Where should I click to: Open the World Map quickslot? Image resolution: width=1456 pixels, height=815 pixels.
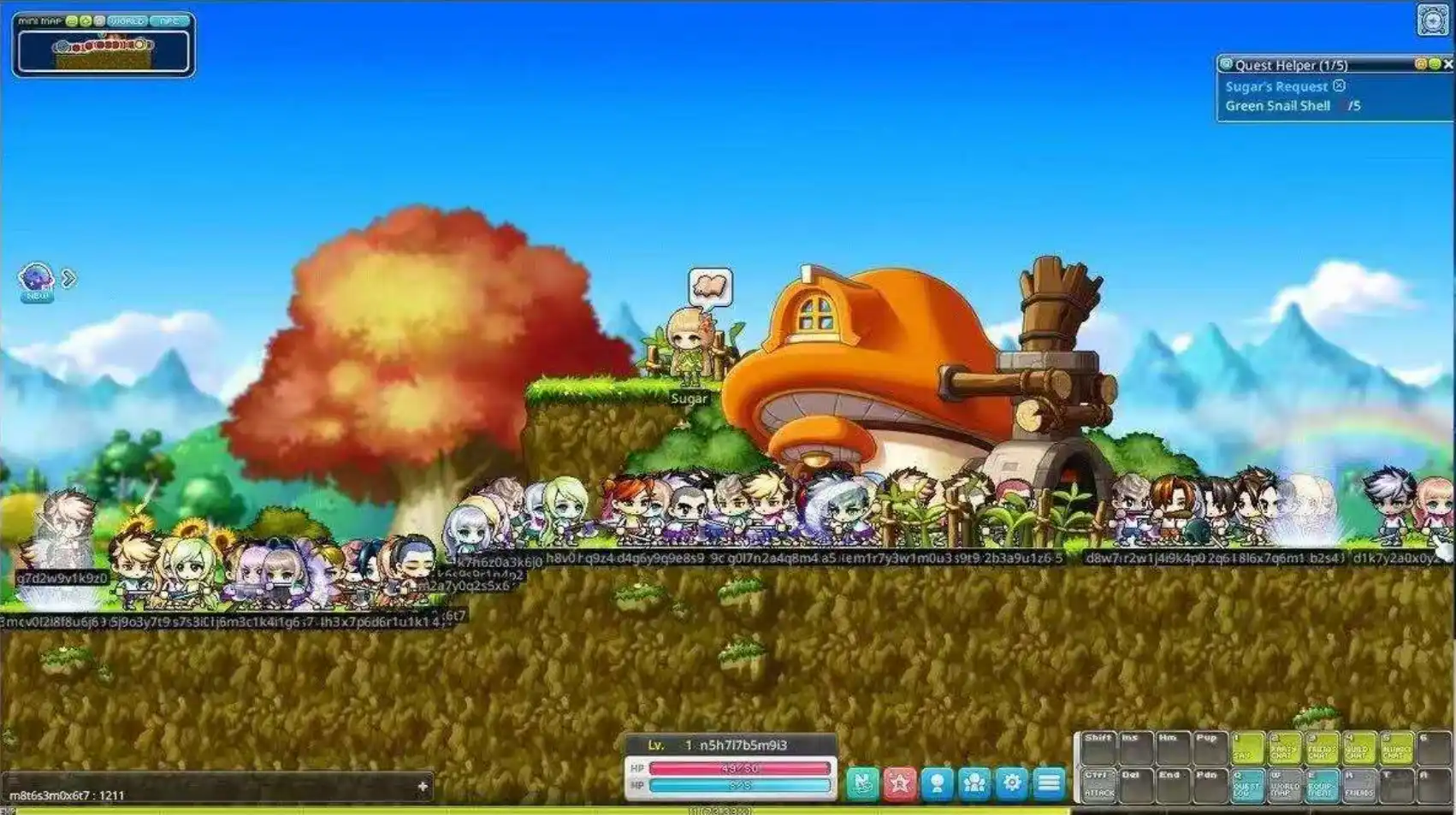click(1284, 788)
